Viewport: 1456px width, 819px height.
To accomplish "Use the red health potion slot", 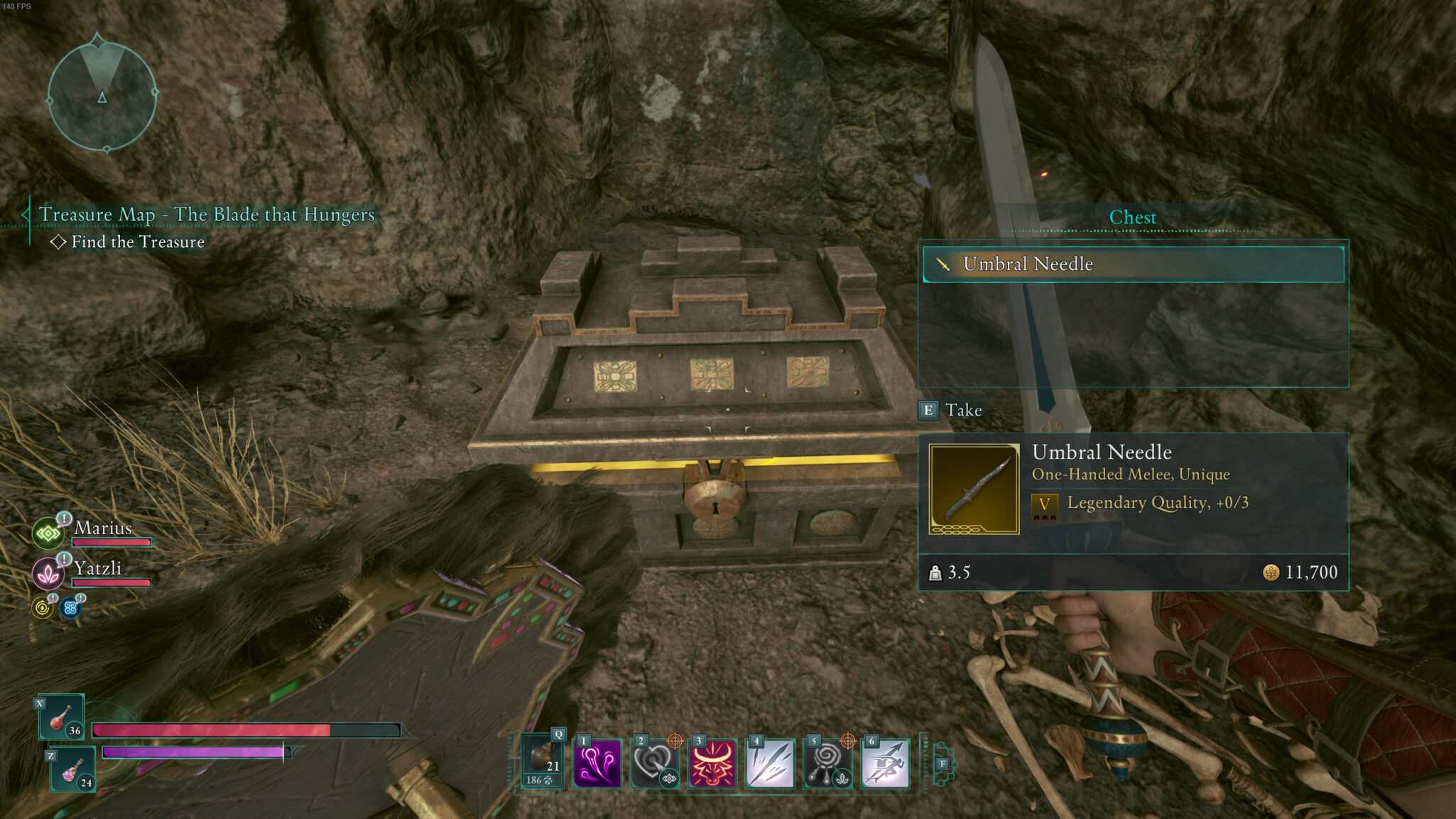I will tap(62, 717).
